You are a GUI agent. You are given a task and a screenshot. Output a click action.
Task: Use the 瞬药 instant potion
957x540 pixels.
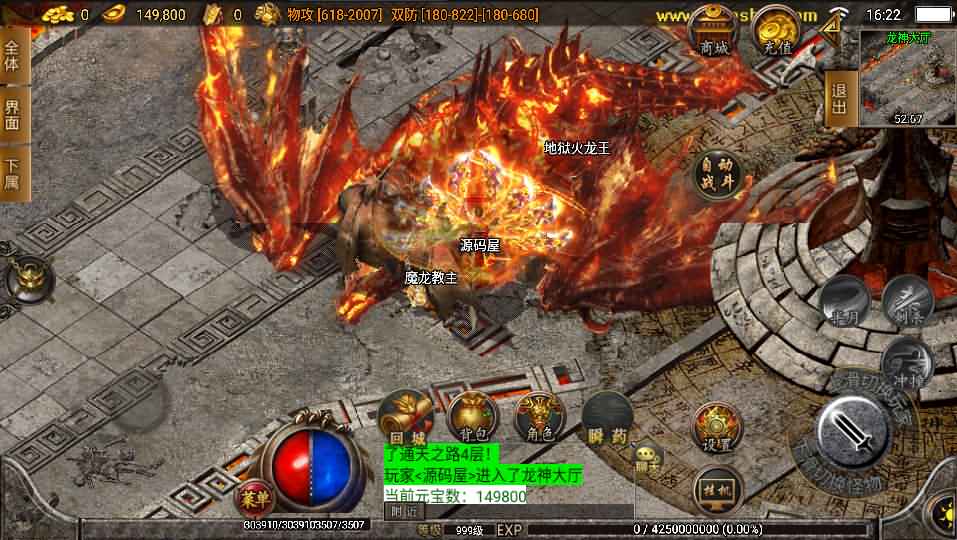pos(607,415)
